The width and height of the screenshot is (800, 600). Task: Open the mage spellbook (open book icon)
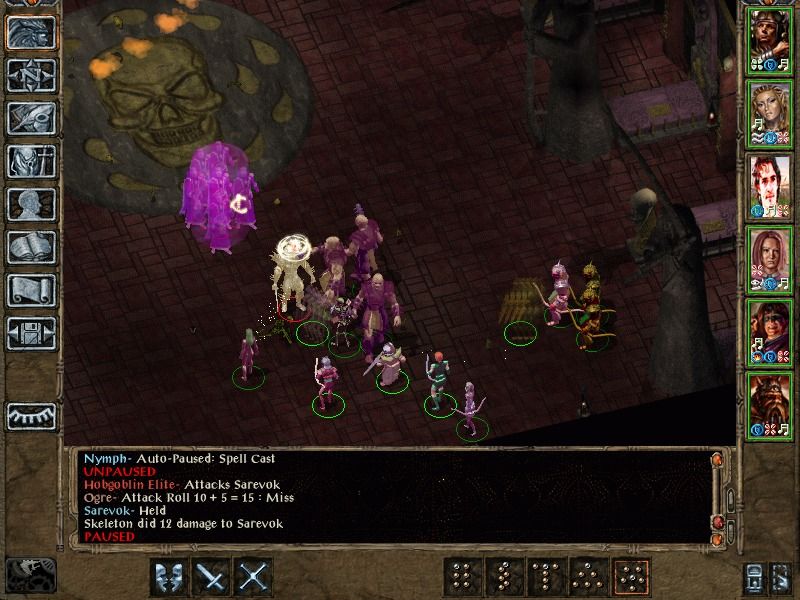point(31,247)
